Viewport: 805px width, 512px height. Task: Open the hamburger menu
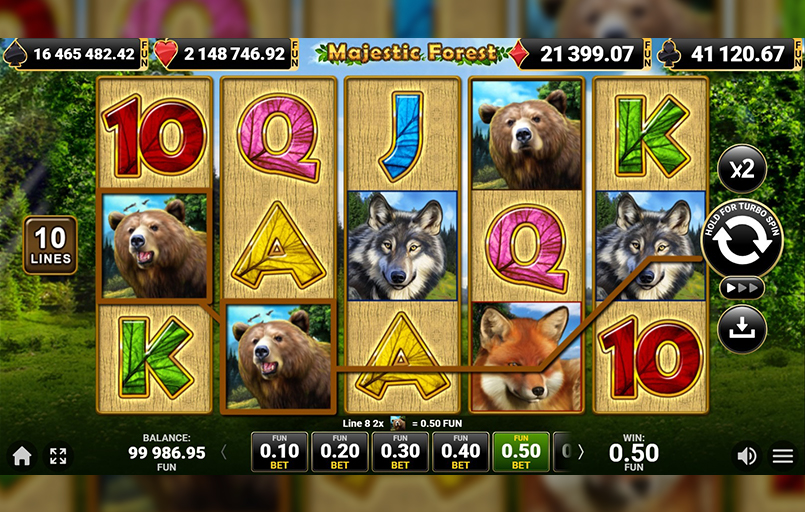[x=783, y=456]
